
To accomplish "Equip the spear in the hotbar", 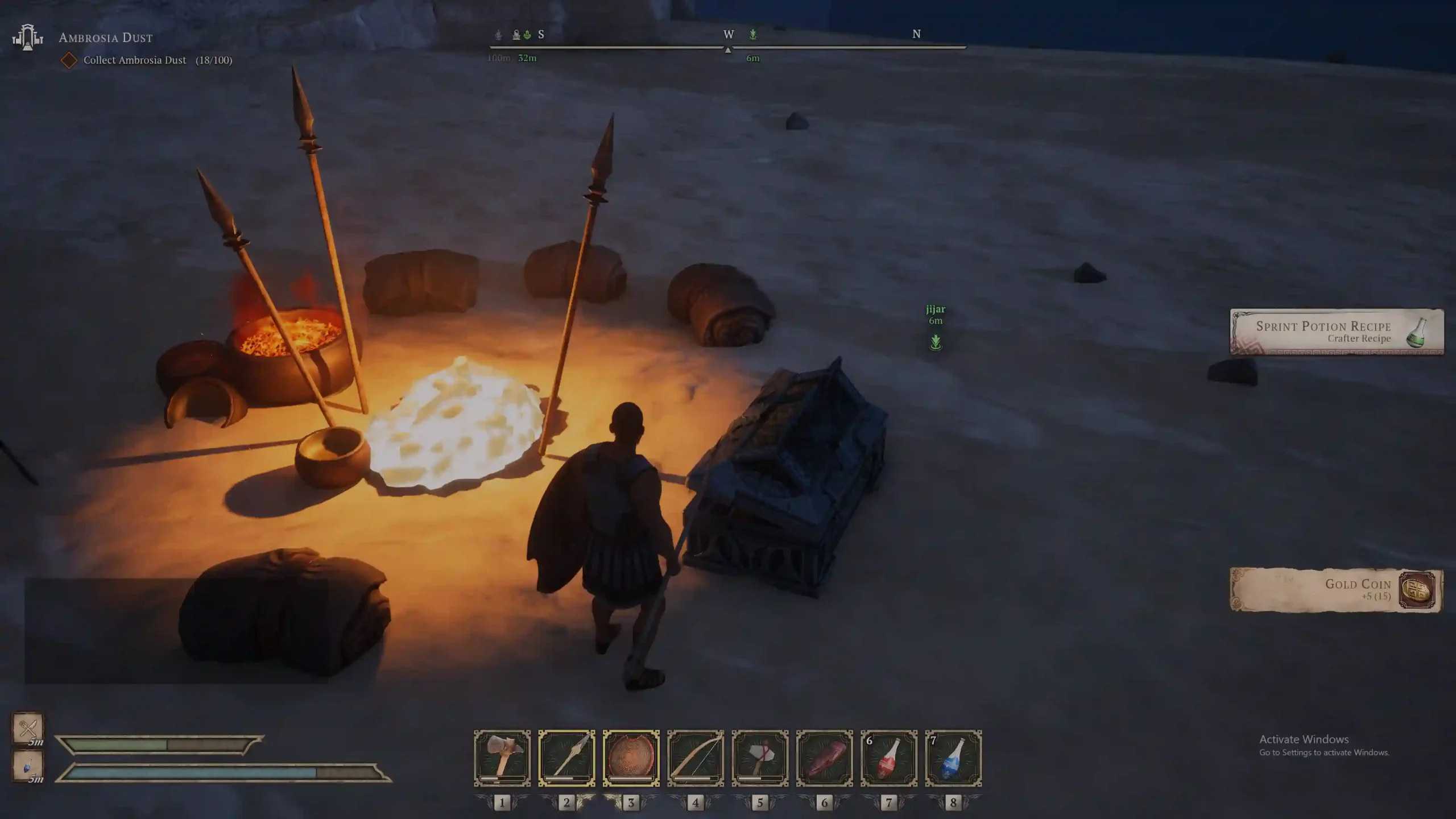I will click(566, 758).
